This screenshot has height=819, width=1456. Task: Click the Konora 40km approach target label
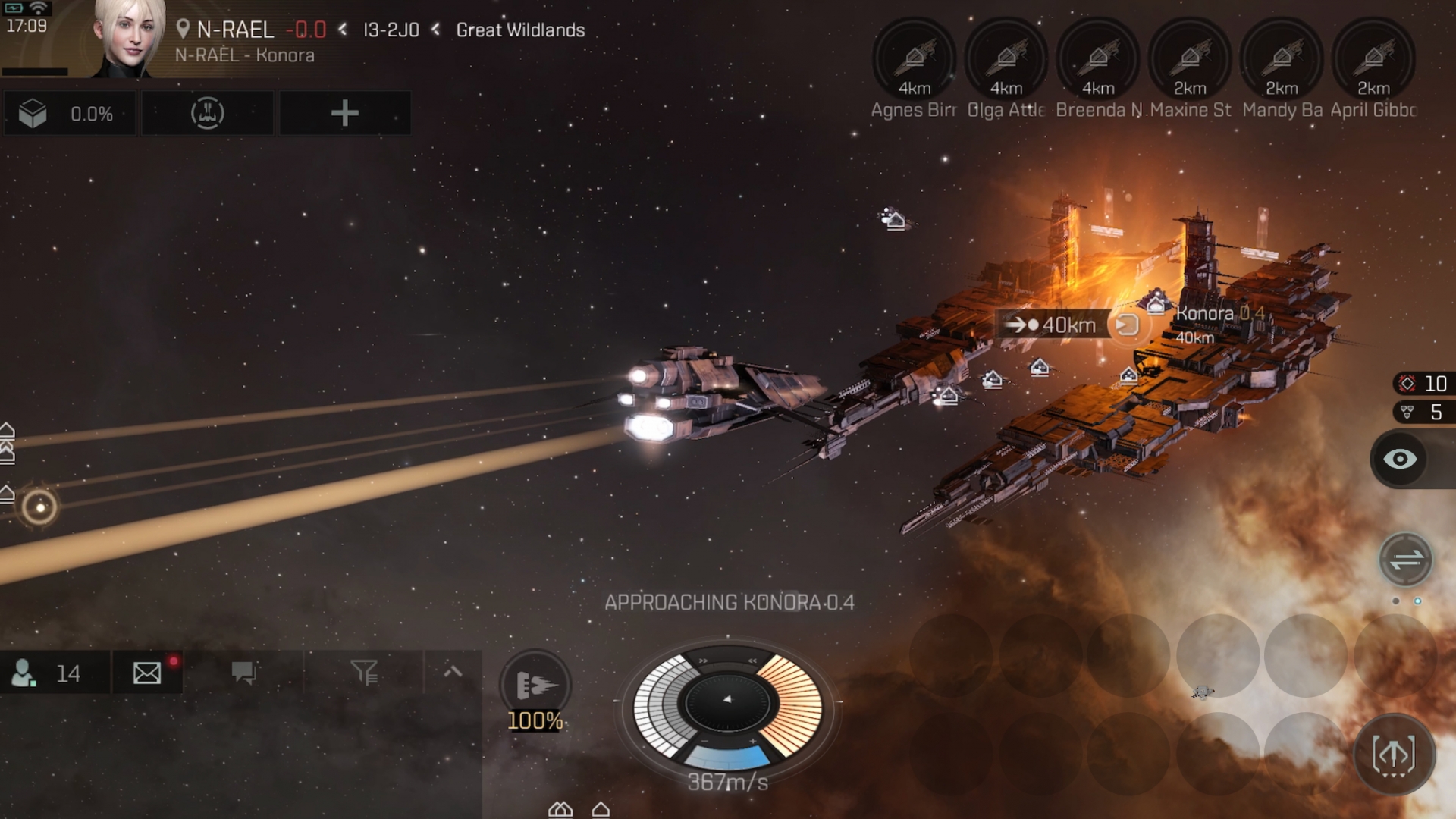pyautogui.click(x=1053, y=325)
